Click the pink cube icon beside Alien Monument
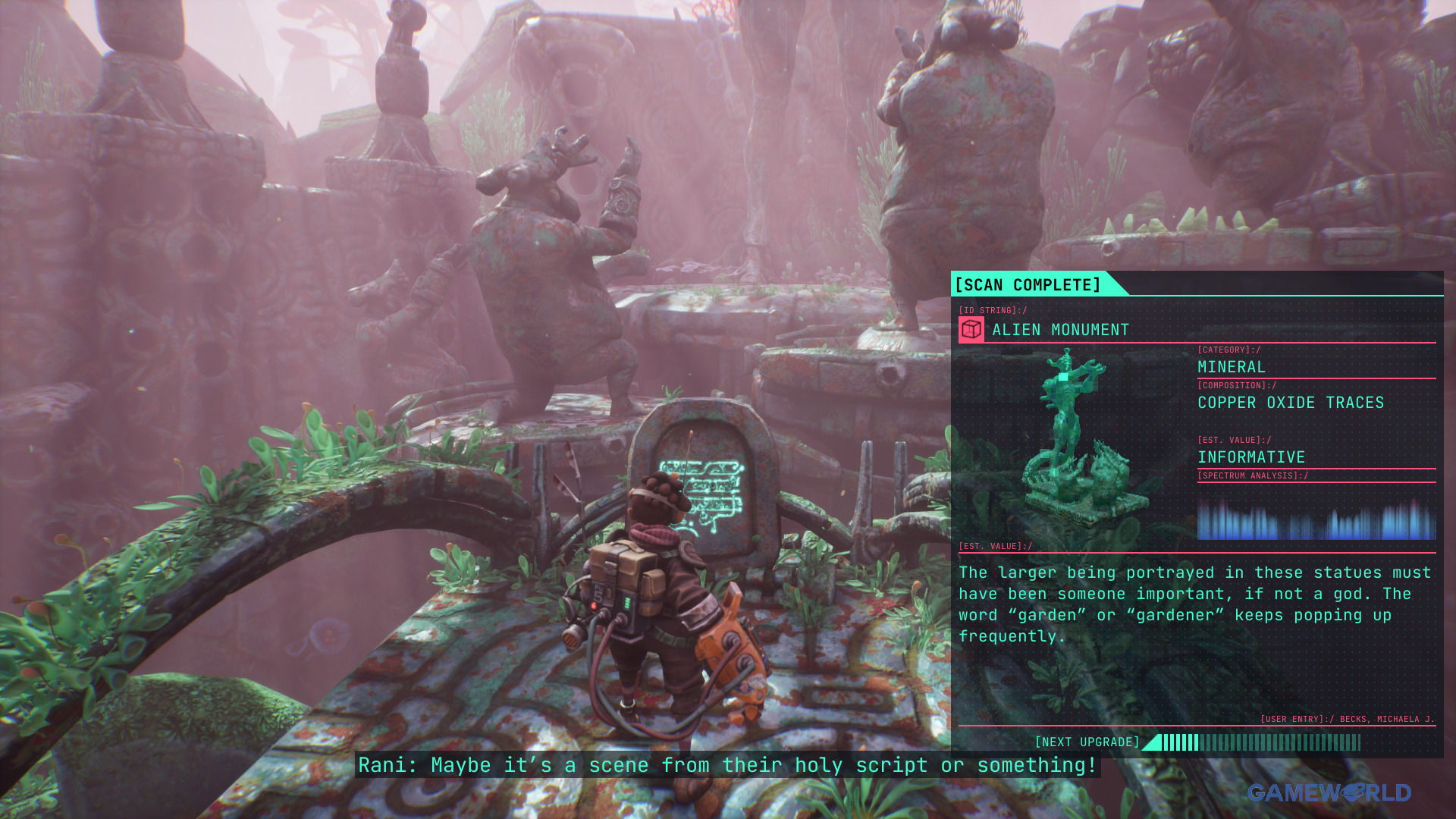The height and width of the screenshot is (819, 1456). 971,330
